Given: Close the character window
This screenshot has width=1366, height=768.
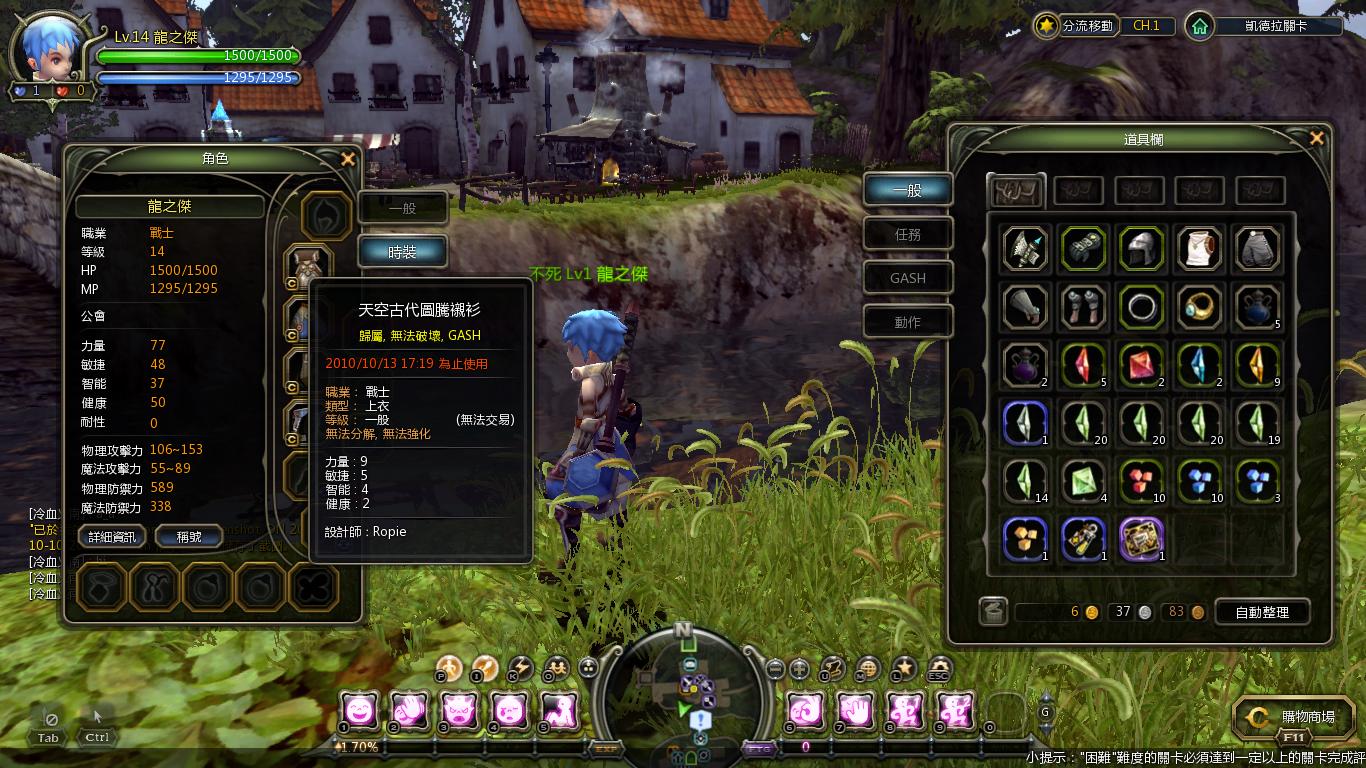Looking at the screenshot, I should click(x=348, y=159).
